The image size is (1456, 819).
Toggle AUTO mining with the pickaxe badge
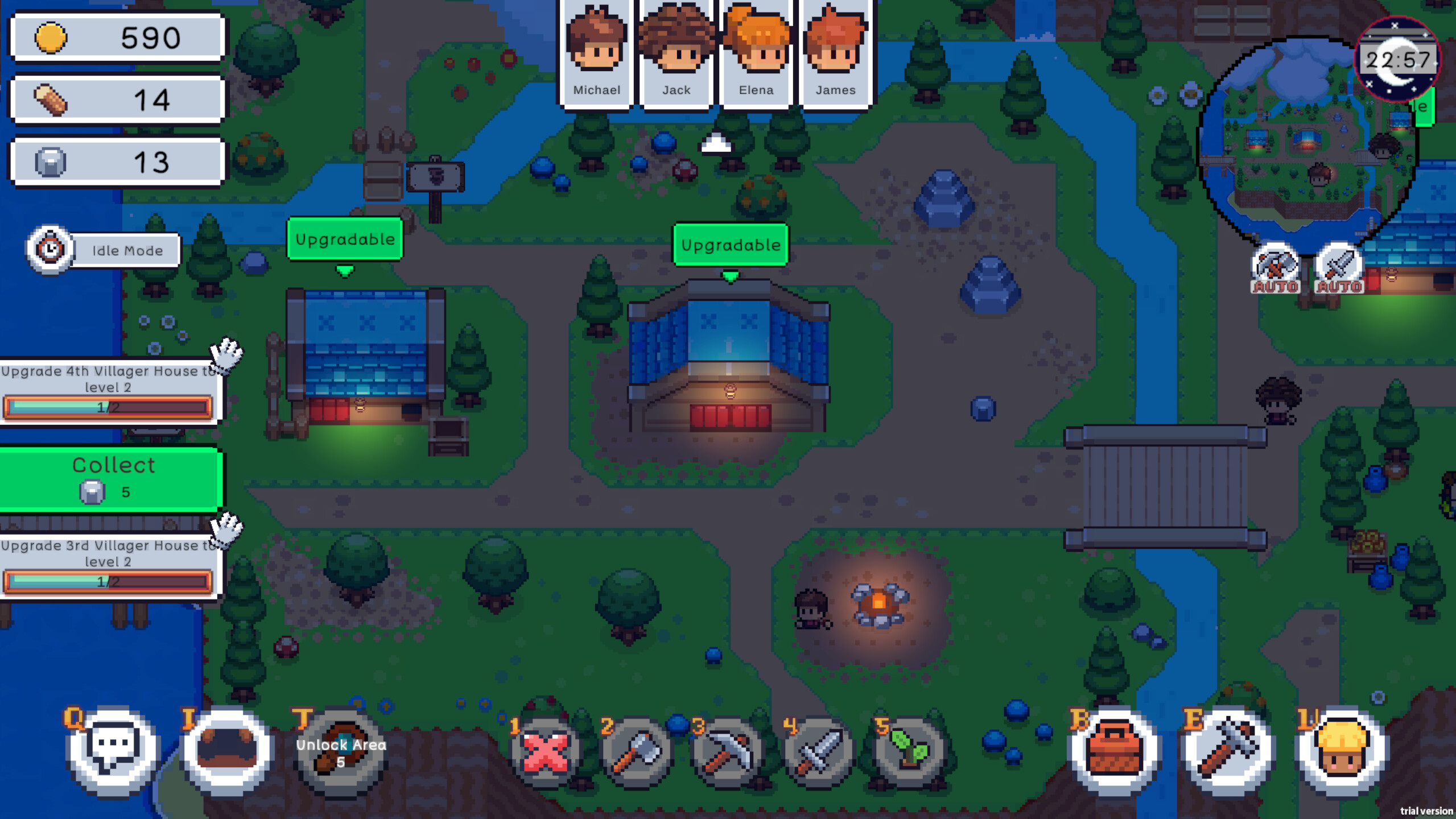tap(1274, 267)
